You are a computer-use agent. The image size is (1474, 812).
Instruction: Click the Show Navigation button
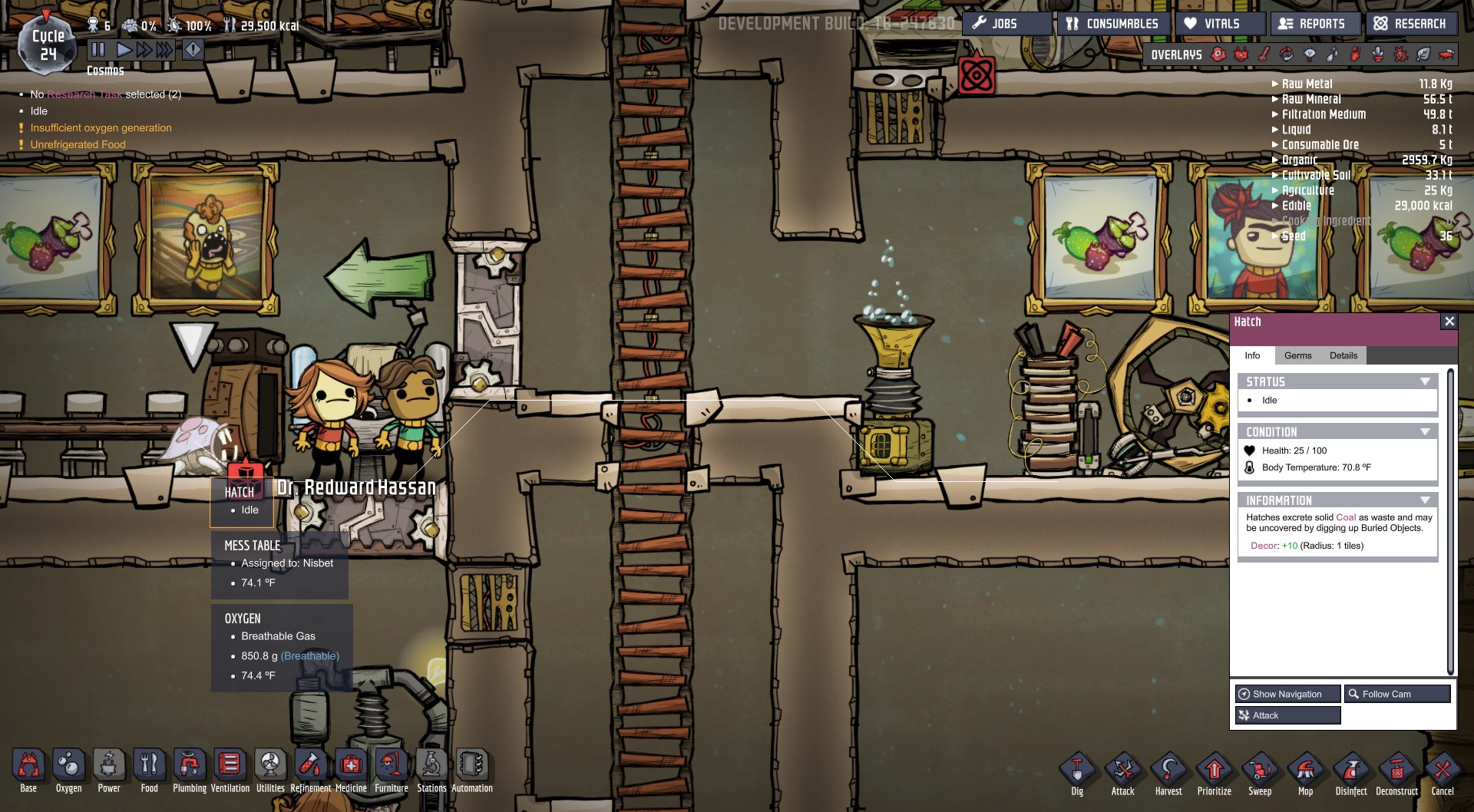(1287, 694)
